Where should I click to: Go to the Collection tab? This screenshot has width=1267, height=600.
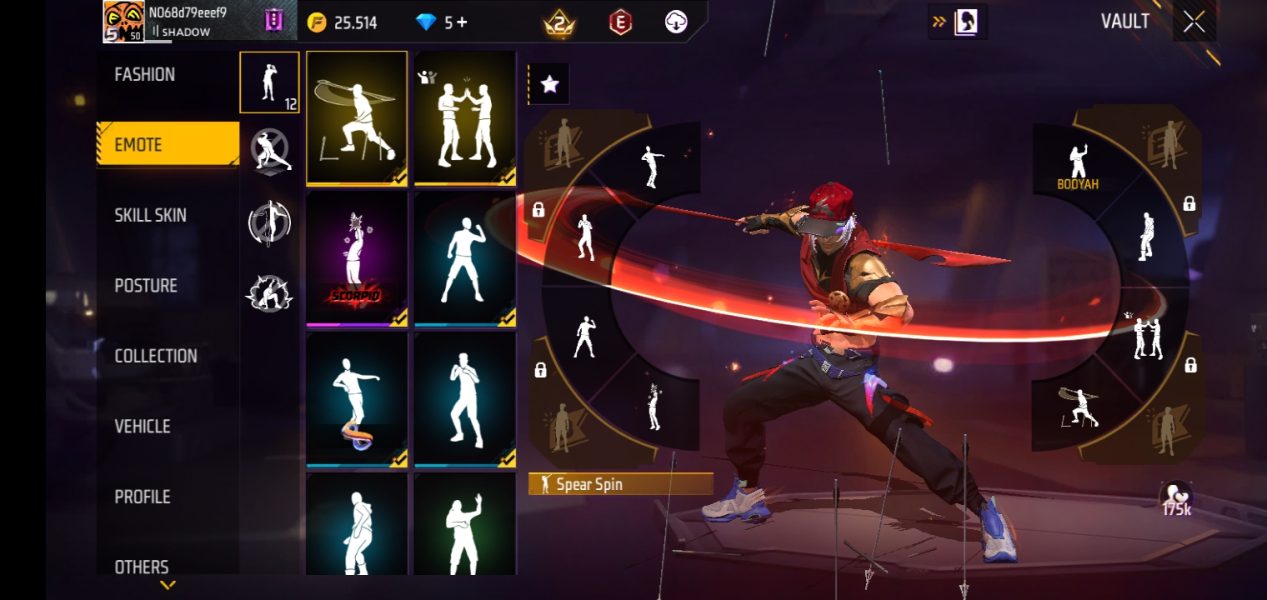tap(155, 356)
